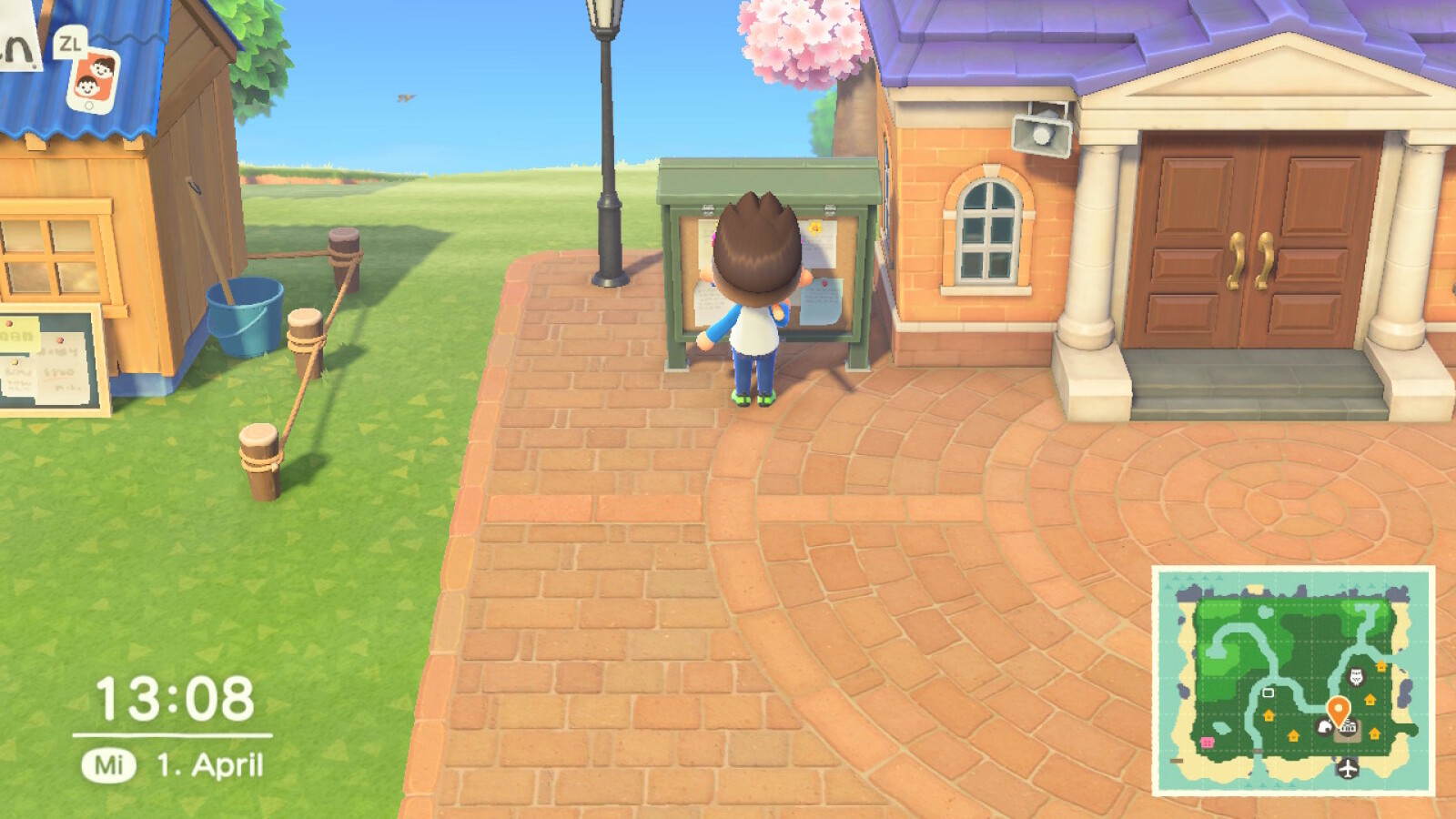
Task: Select the museum owl icon on the map
Action: click(1356, 677)
